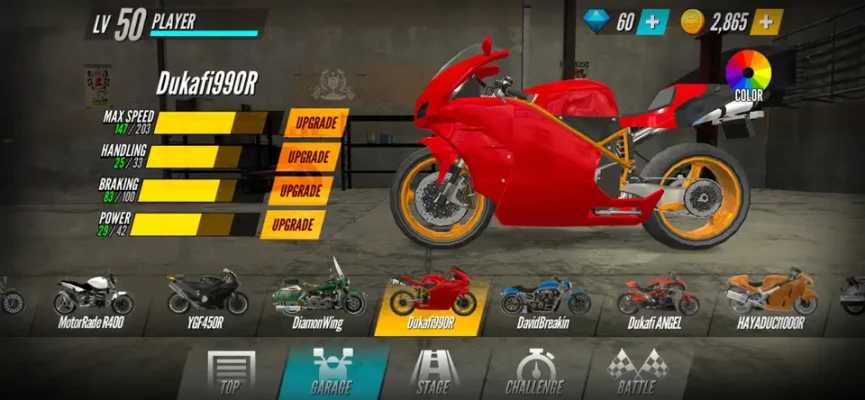Select the Dukafi ANGEL bike

coord(655,298)
